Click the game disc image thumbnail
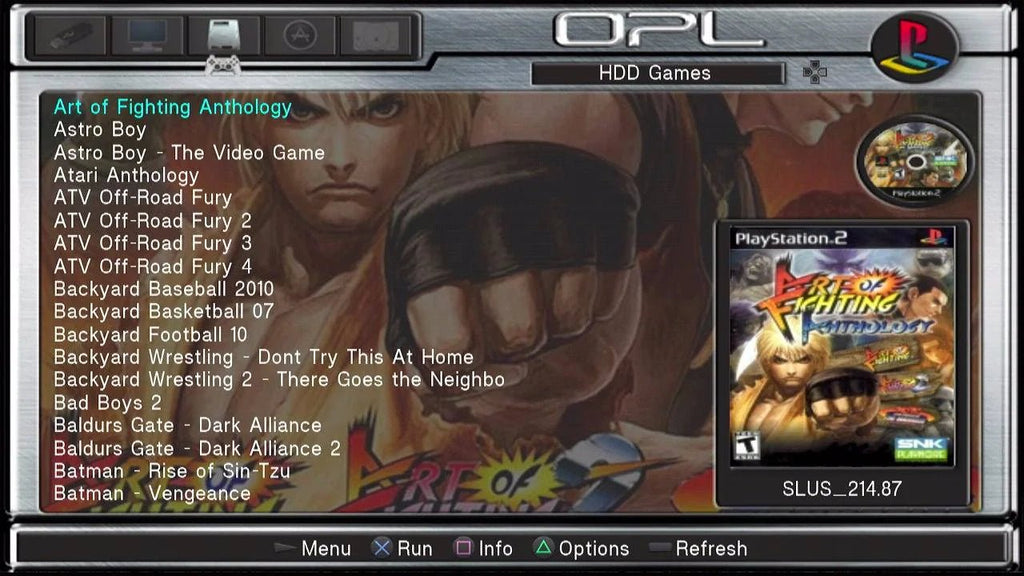 click(x=915, y=161)
